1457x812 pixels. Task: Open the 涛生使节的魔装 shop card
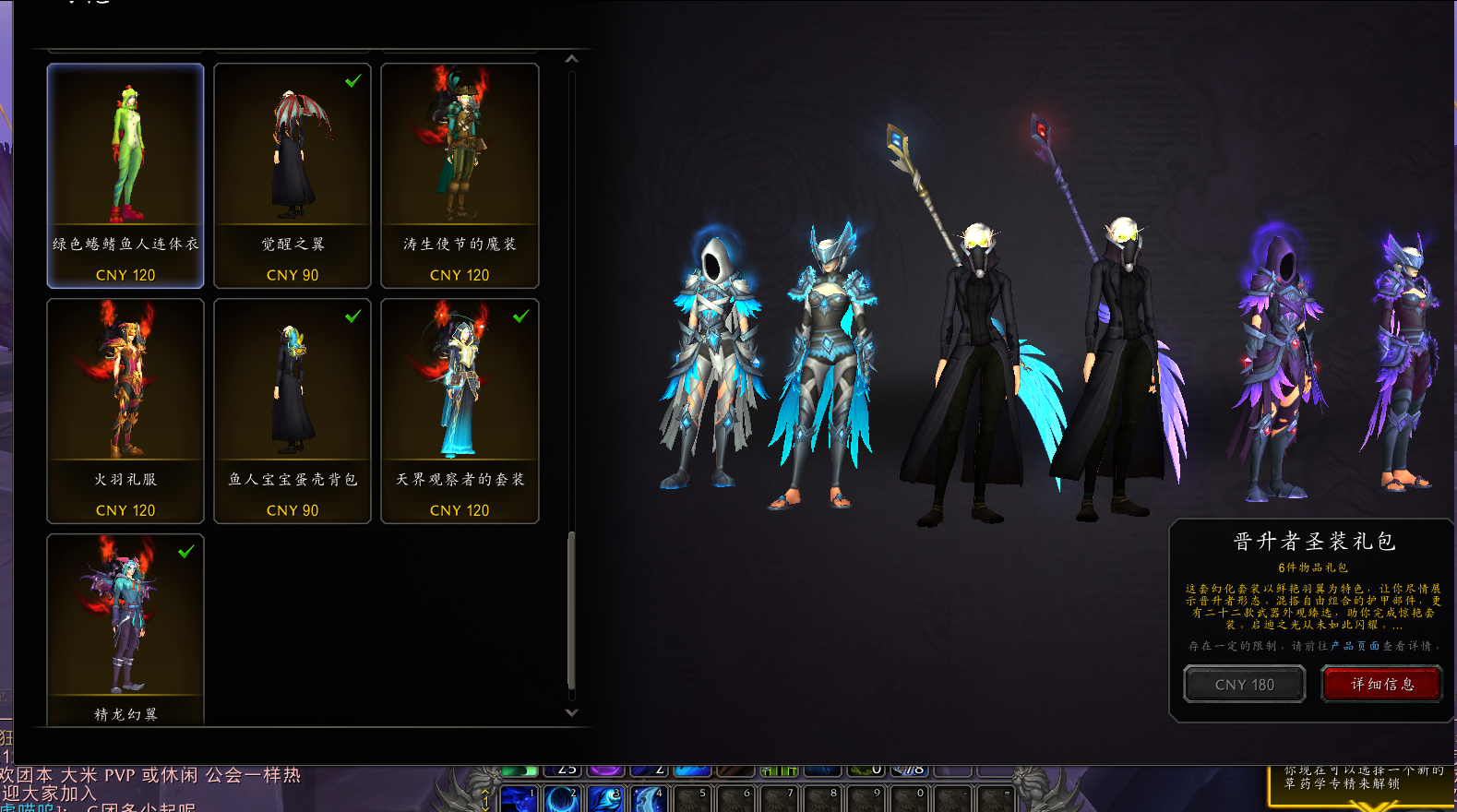click(460, 175)
